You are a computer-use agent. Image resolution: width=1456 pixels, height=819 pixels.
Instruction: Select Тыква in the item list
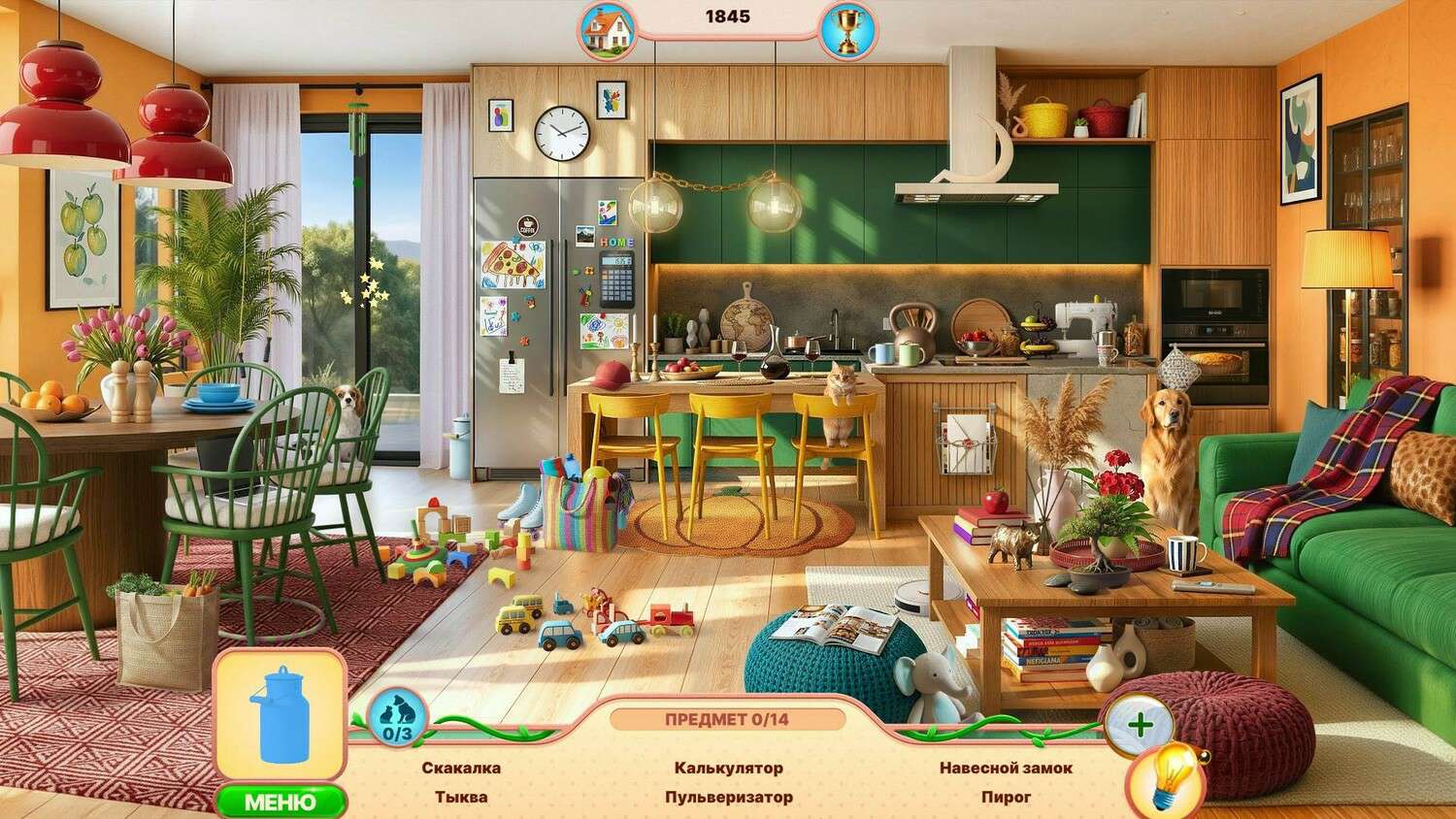[461, 798]
